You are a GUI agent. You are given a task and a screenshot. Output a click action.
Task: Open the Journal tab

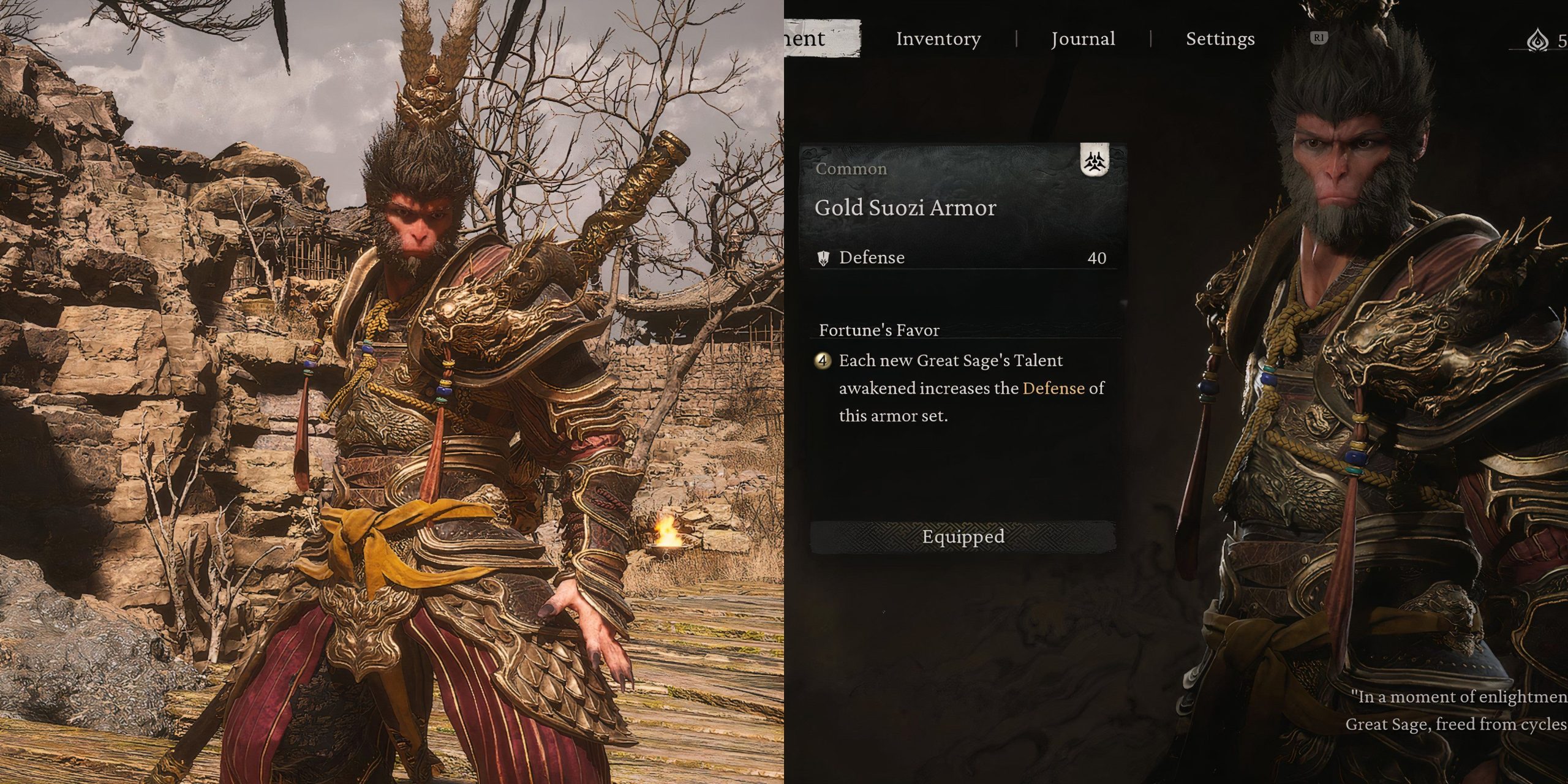point(1083,39)
